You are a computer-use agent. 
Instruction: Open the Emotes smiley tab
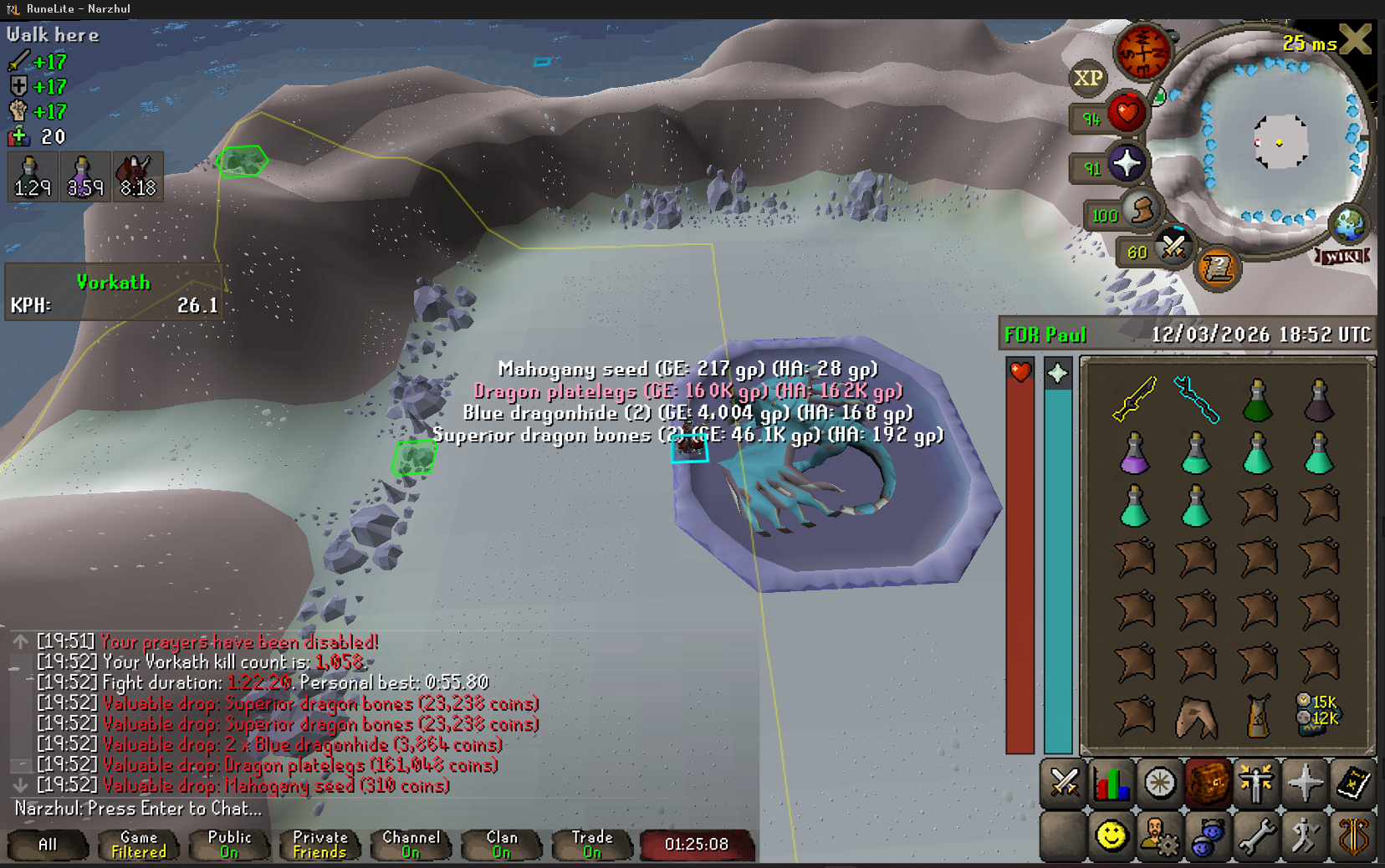(1112, 835)
